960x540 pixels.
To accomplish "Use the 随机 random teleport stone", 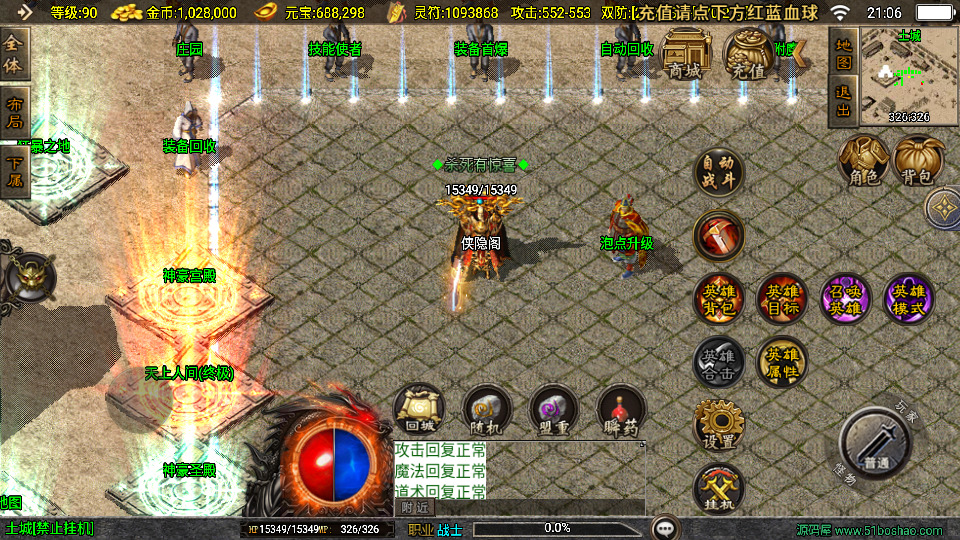I will coord(487,410).
